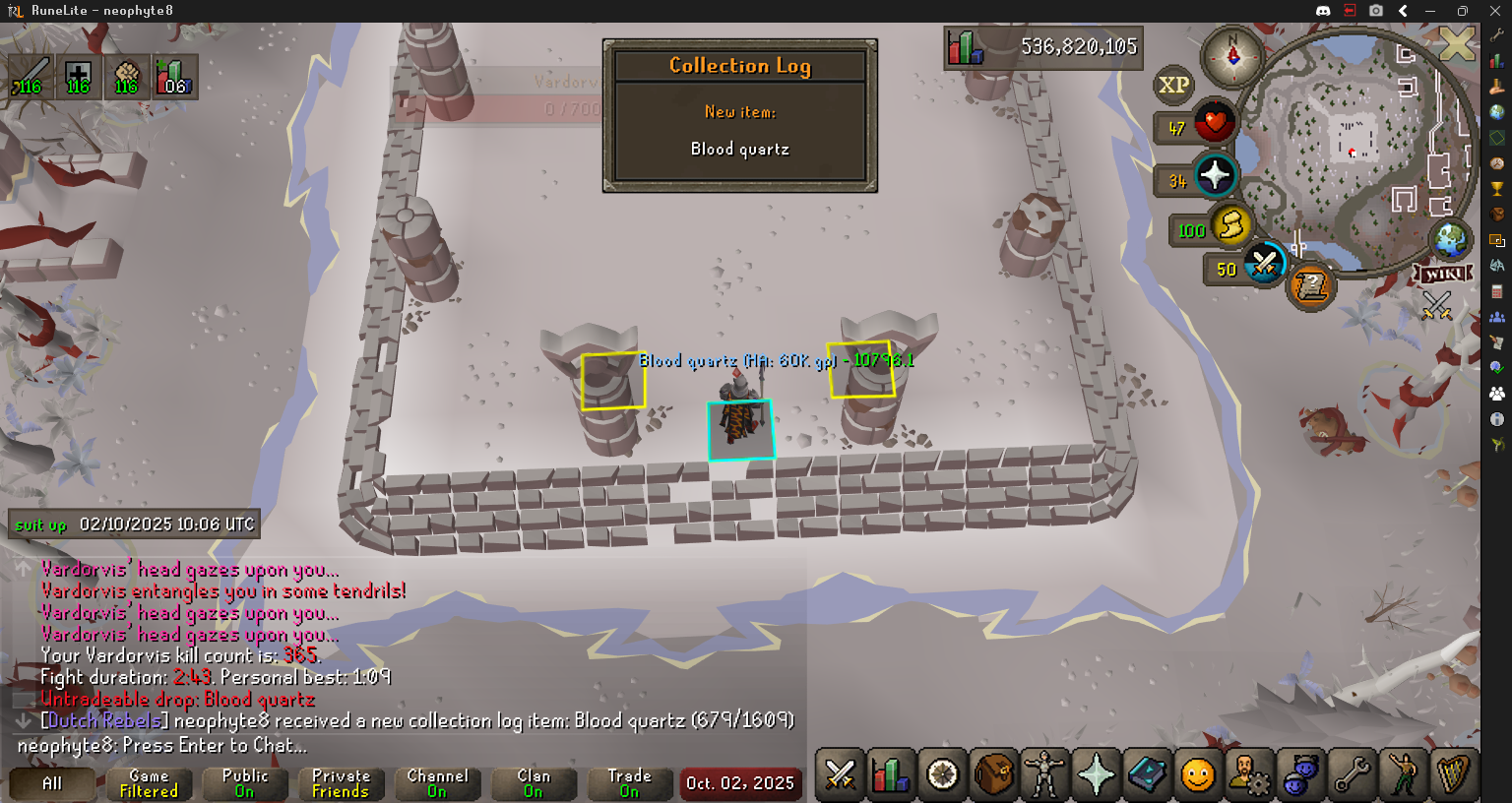This screenshot has height=803, width=1512.
Task: Open the Emotes smiley face tab
Action: (x=1198, y=774)
